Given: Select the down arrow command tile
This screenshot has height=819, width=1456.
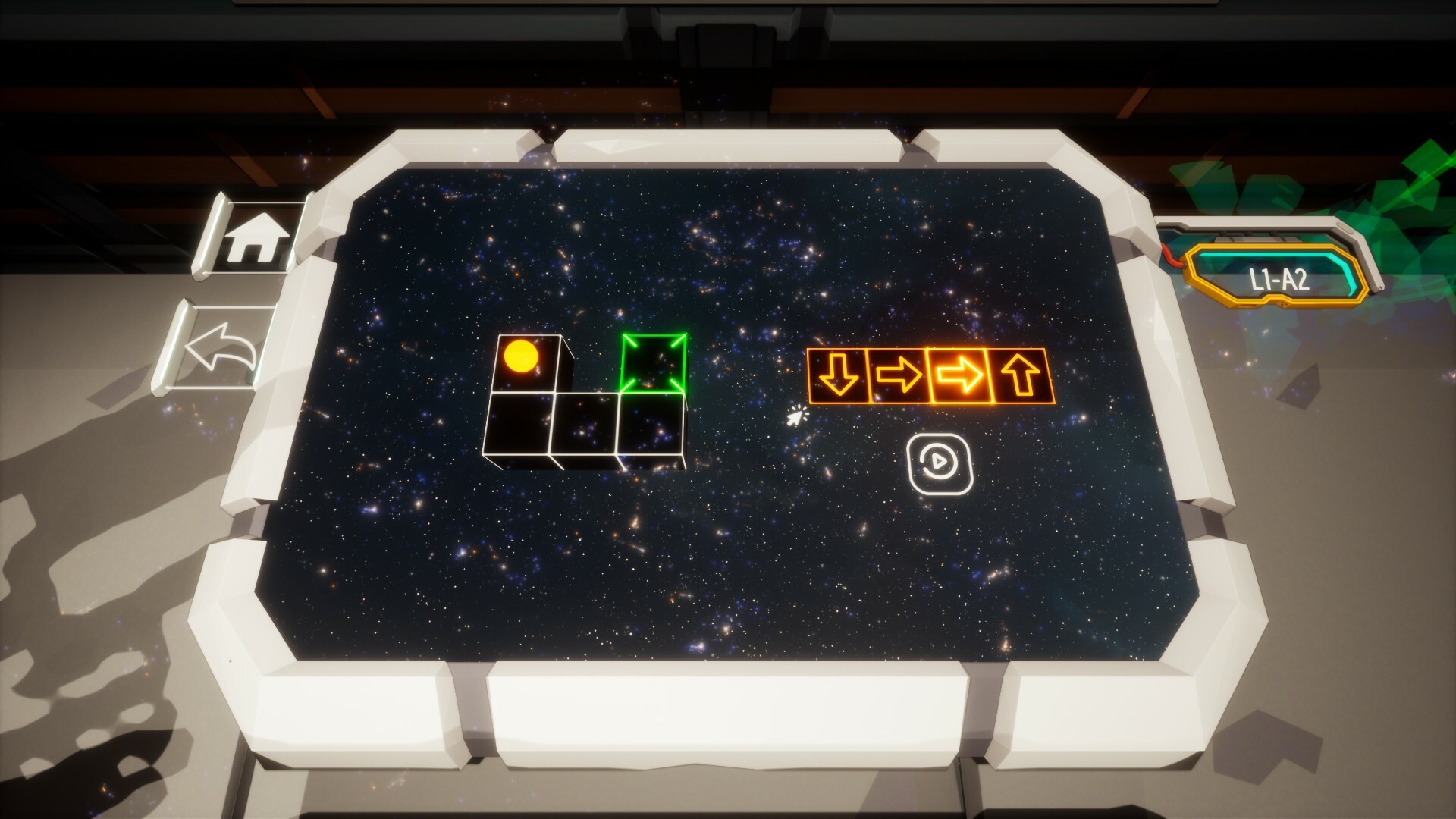Looking at the screenshot, I should pyautogui.click(x=837, y=375).
